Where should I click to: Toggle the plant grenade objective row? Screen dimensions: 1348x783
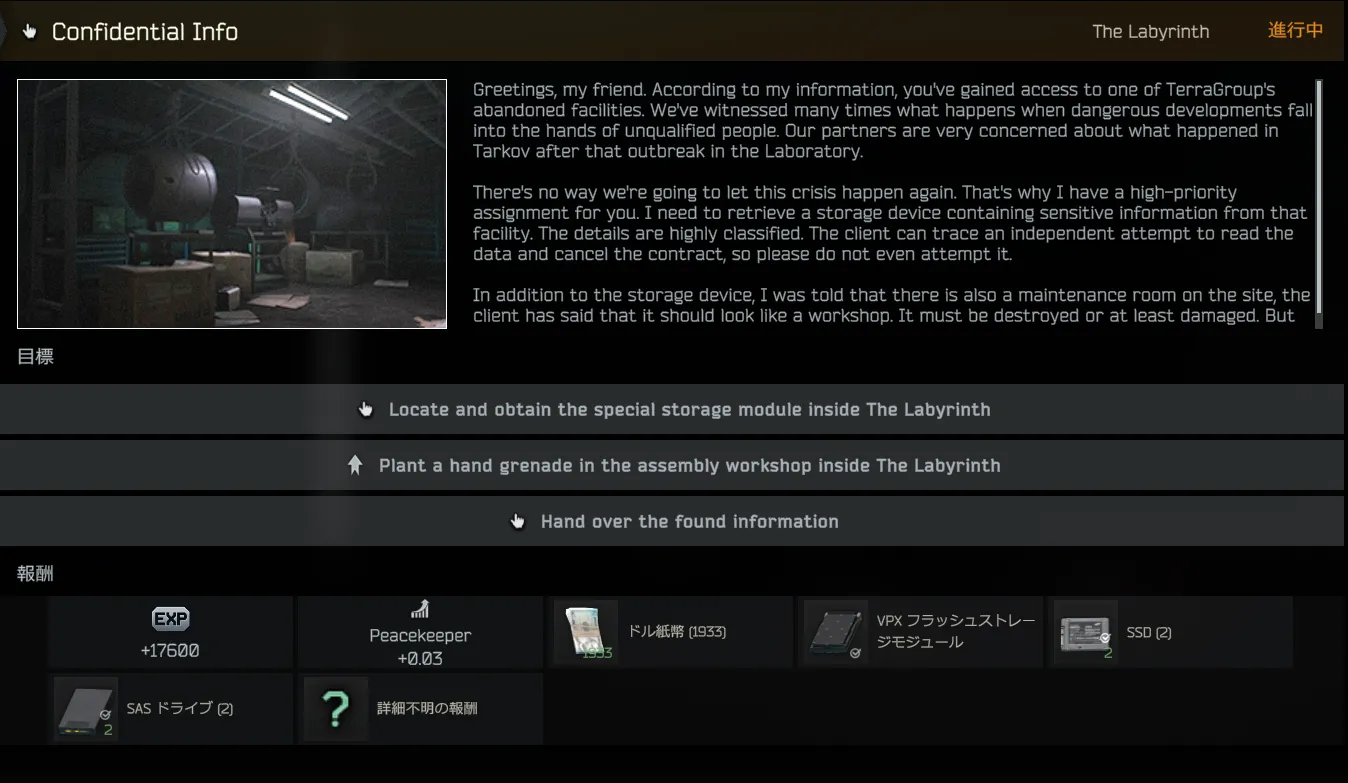click(x=674, y=465)
